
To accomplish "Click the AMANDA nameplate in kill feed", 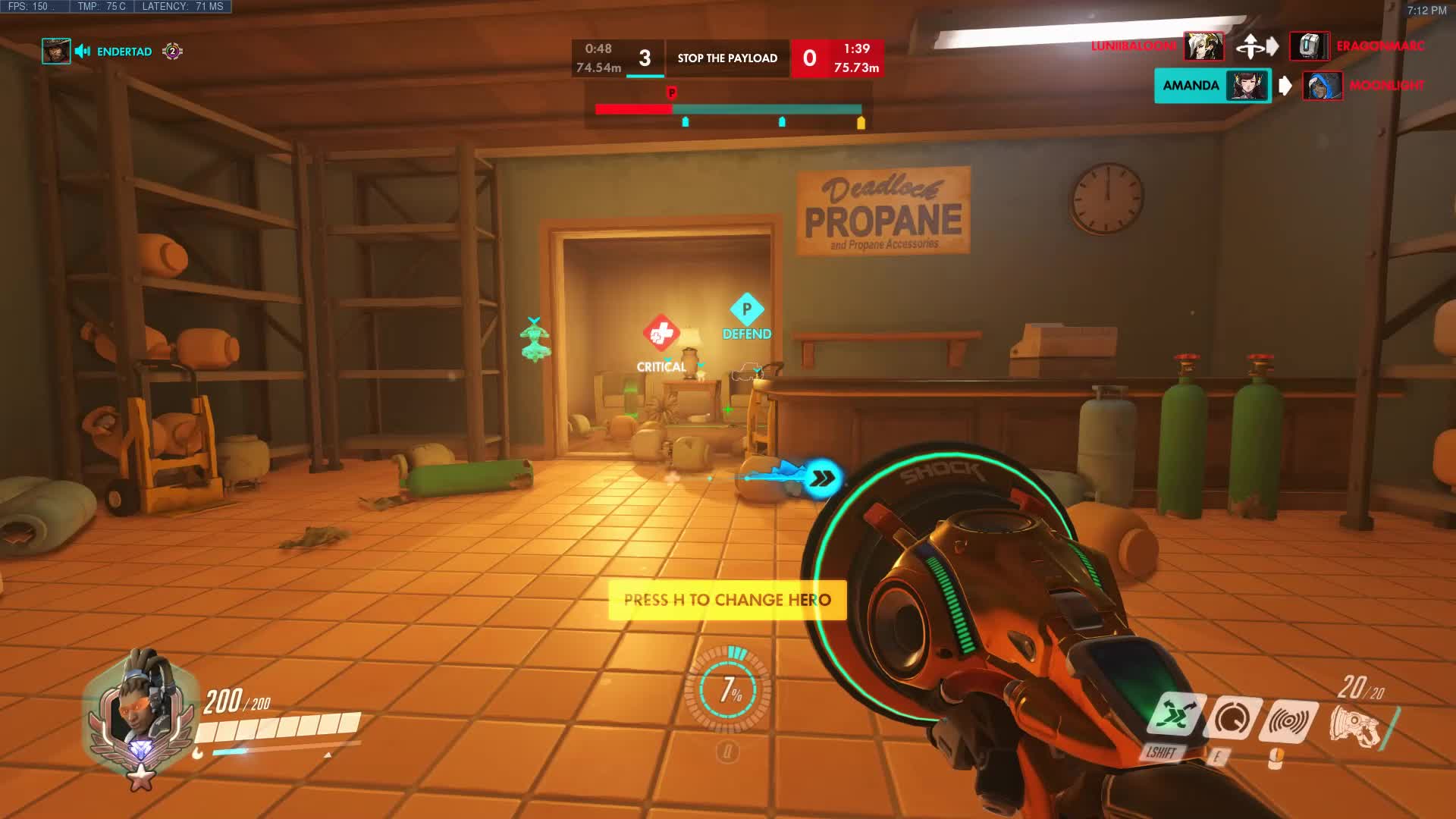I will coord(1192,86).
